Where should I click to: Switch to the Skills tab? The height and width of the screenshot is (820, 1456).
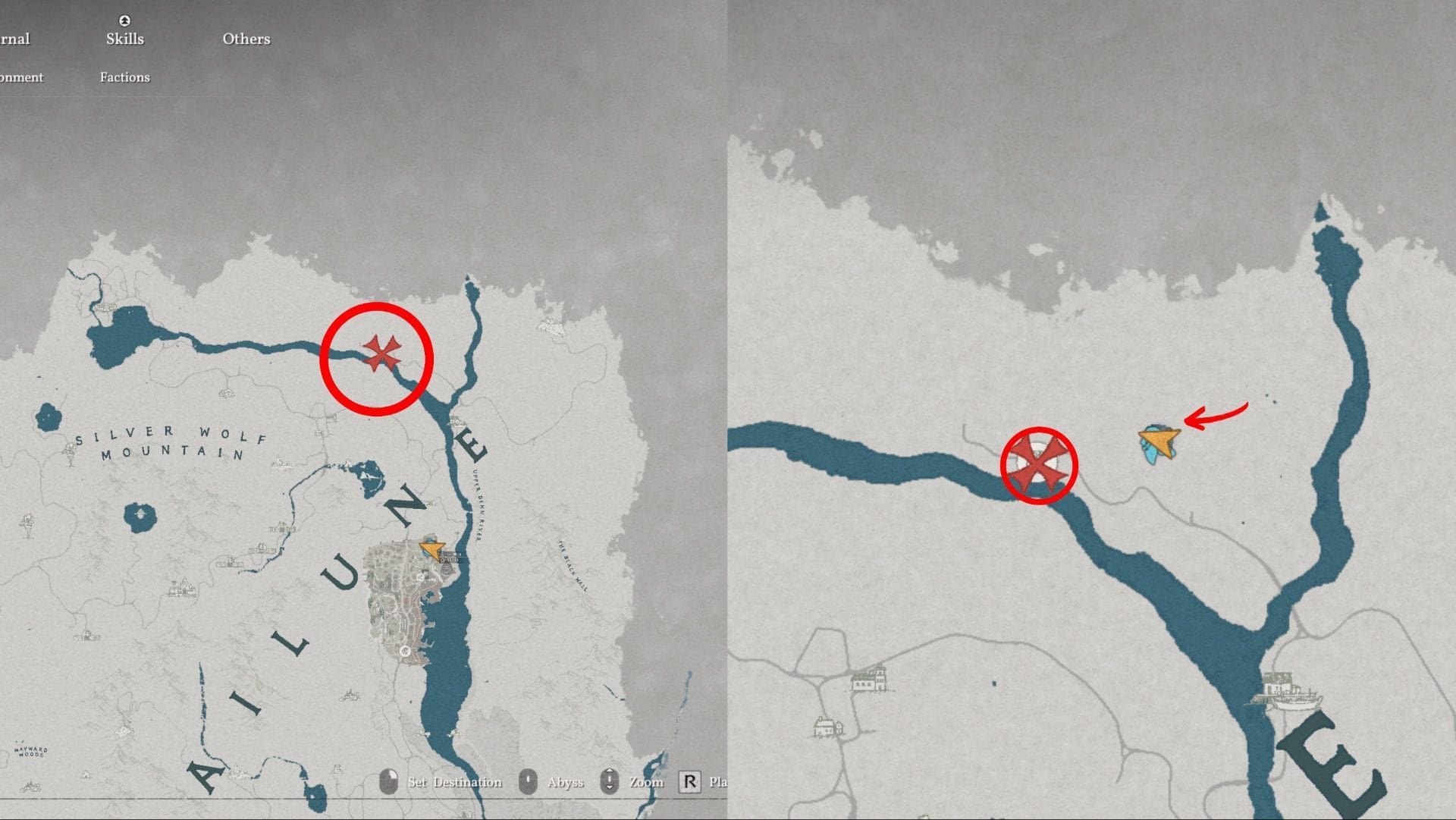click(125, 39)
